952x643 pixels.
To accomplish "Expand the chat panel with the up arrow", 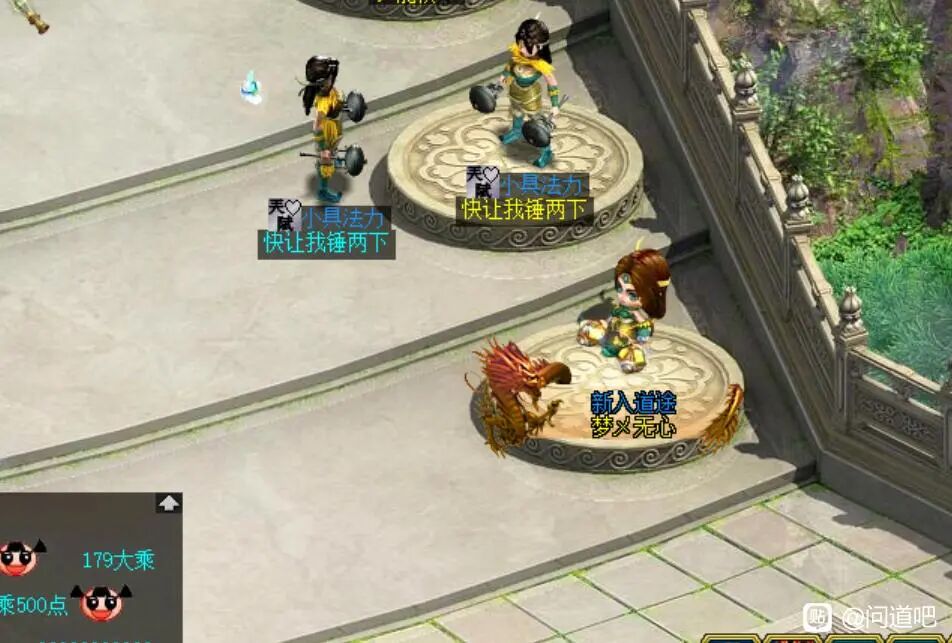I will point(169,503).
